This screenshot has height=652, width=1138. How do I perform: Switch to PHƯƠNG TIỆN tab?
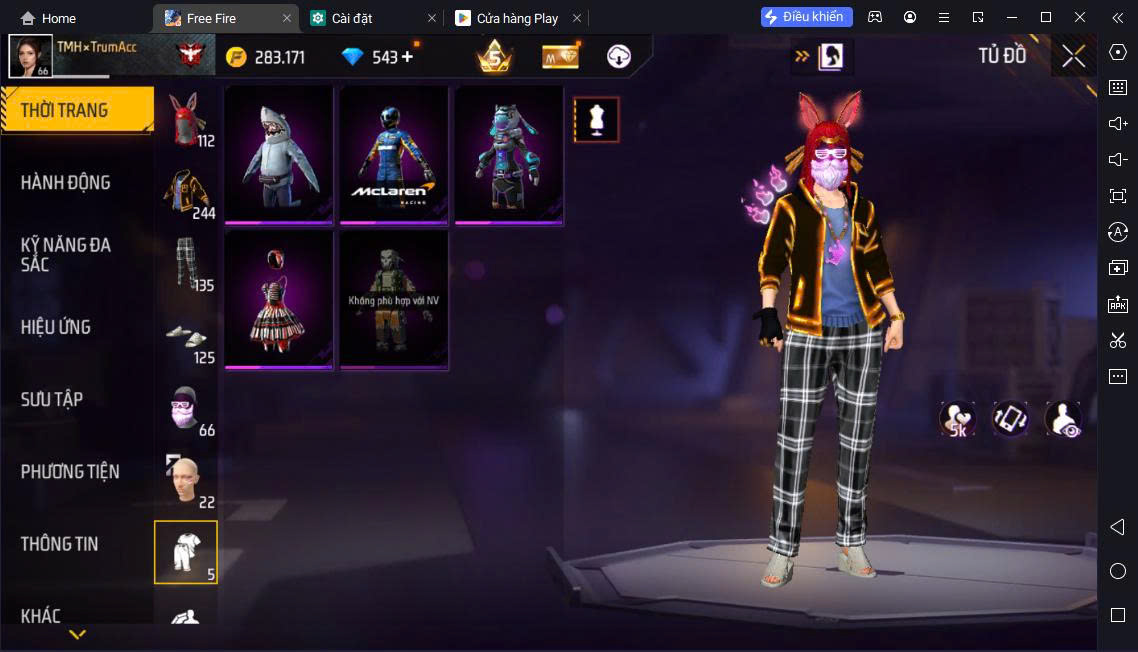pyautogui.click(x=70, y=472)
